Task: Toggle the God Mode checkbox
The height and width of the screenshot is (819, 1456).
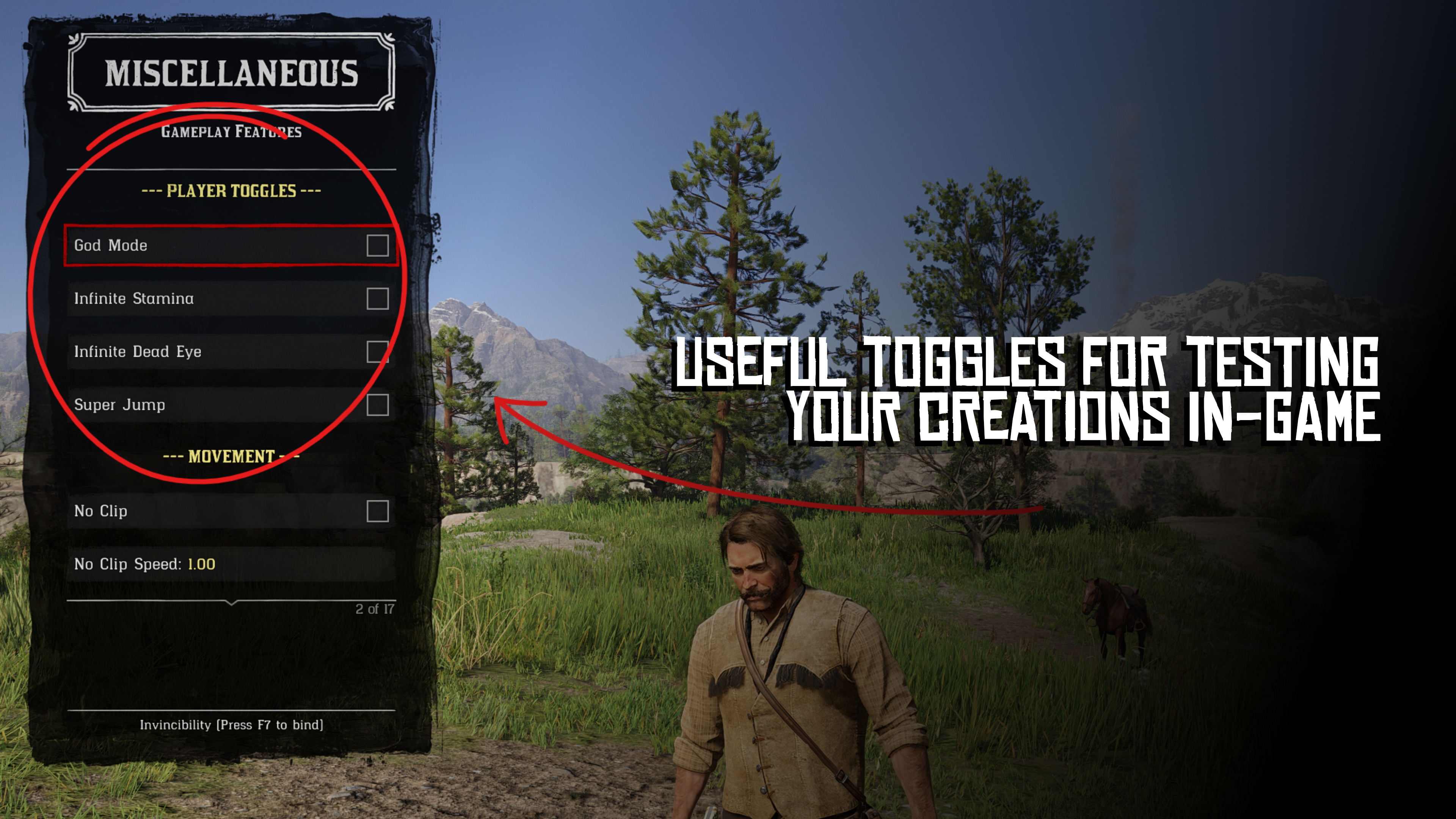Action: click(x=377, y=245)
